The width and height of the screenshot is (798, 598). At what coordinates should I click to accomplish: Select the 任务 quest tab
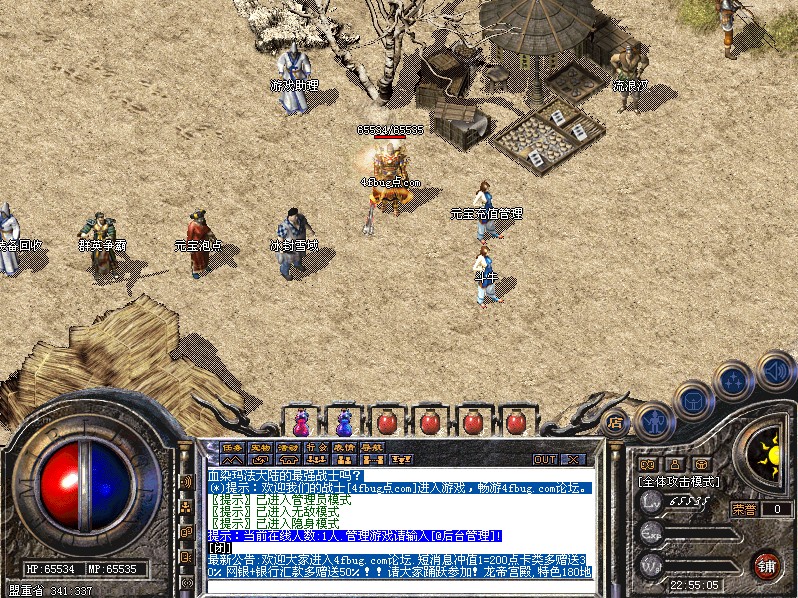pos(232,446)
